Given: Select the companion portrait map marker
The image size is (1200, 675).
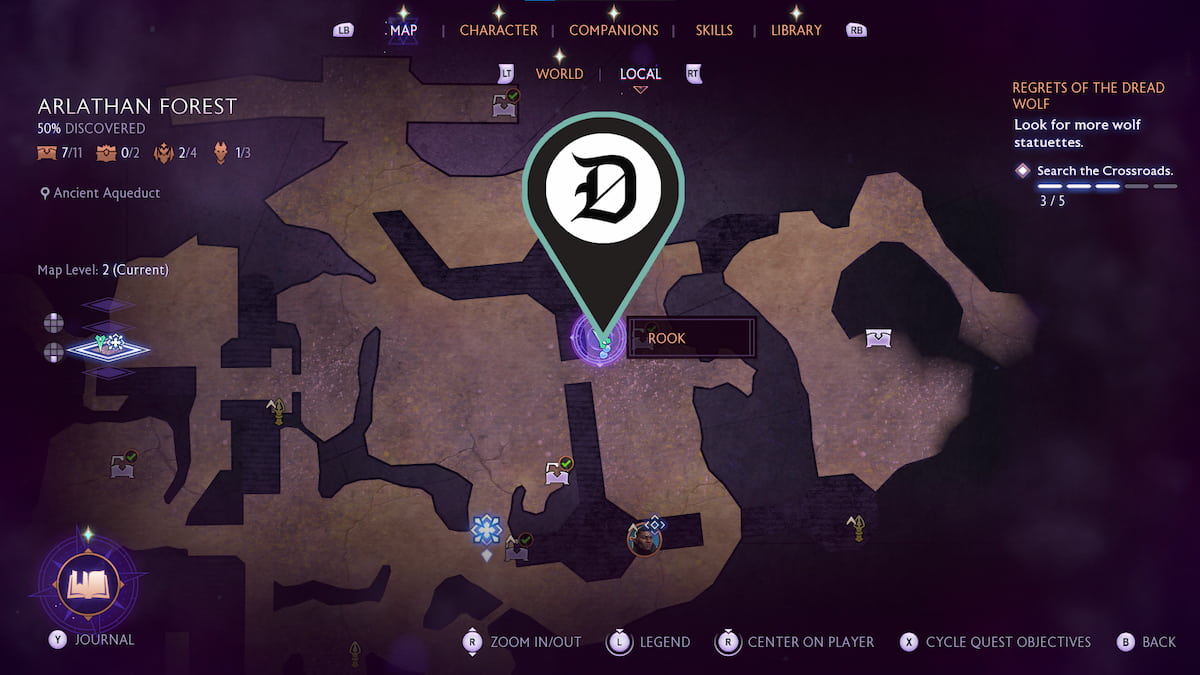Looking at the screenshot, I should pos(643,541).
